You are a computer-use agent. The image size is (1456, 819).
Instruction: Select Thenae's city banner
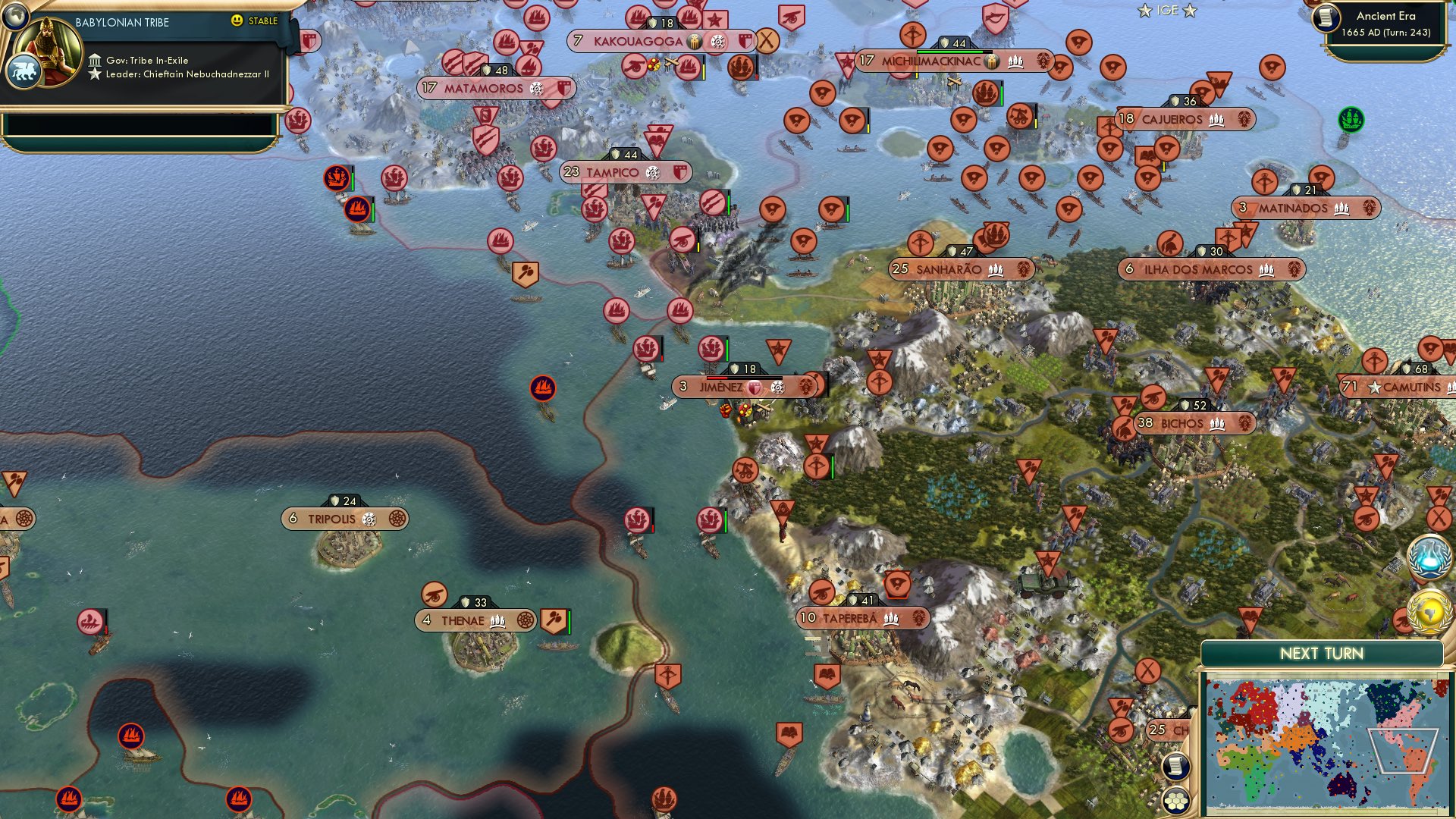pos(463,620)
